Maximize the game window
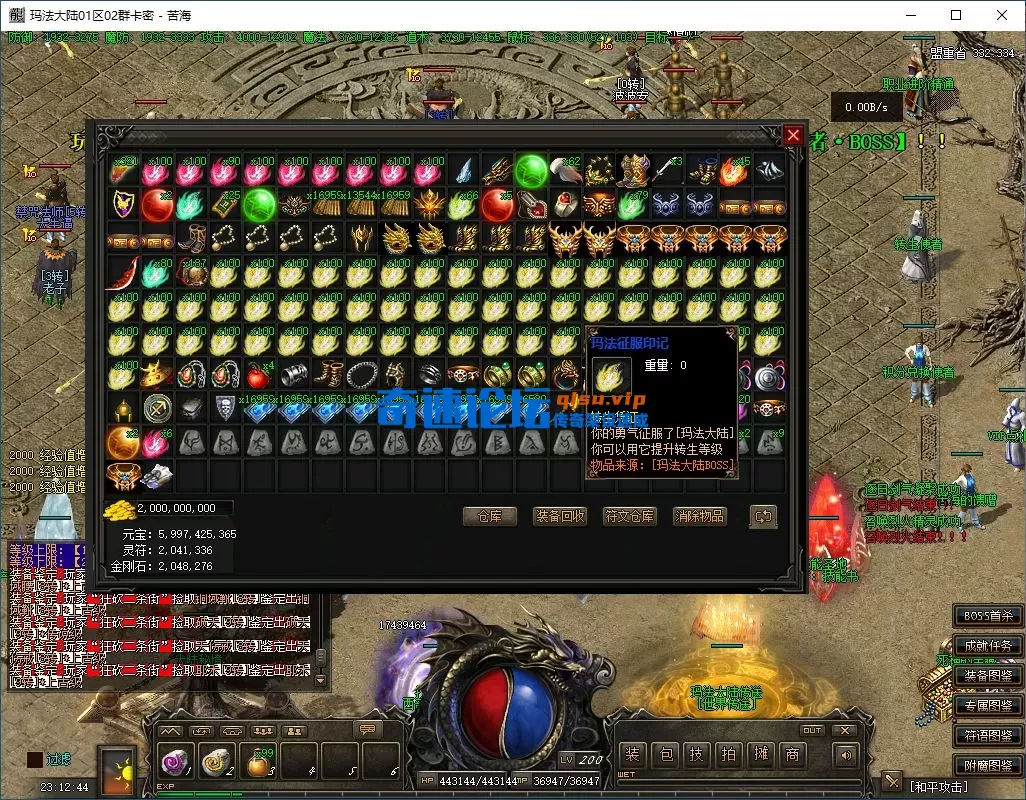The height and width of the screenshot is (800, 1026). (956, 15)
